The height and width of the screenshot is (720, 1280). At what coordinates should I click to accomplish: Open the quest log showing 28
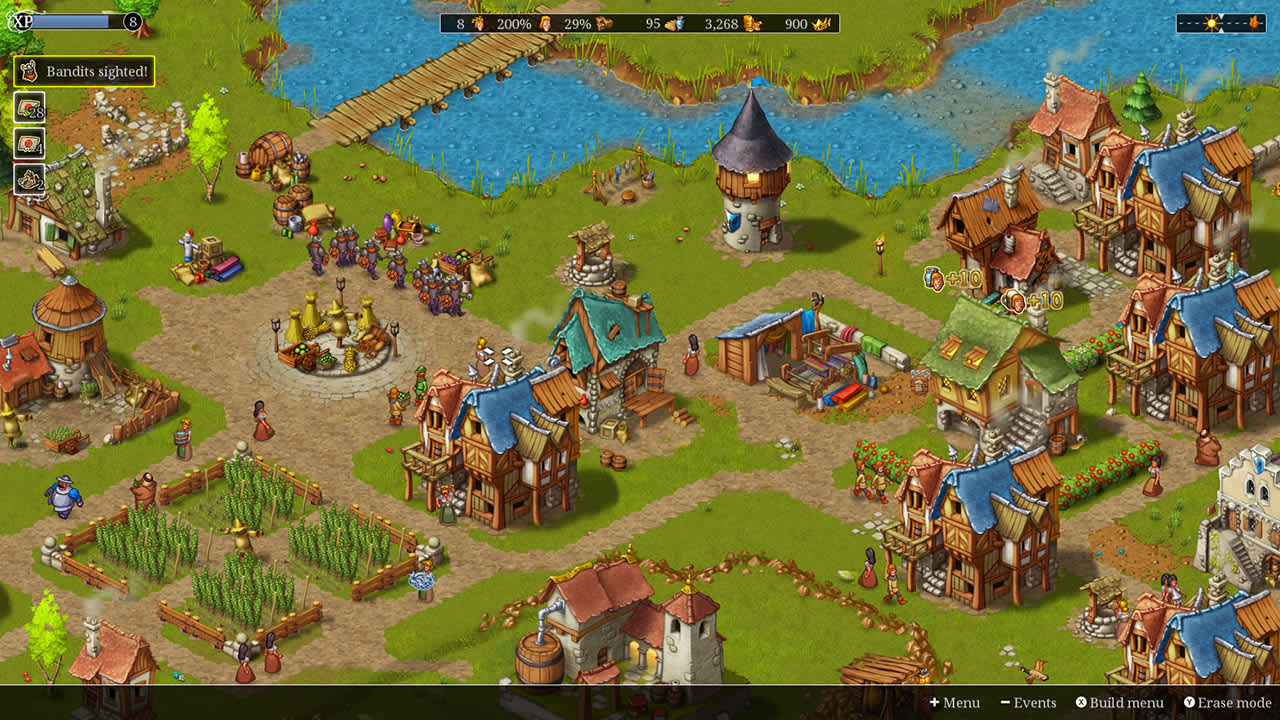pos(28,108)
